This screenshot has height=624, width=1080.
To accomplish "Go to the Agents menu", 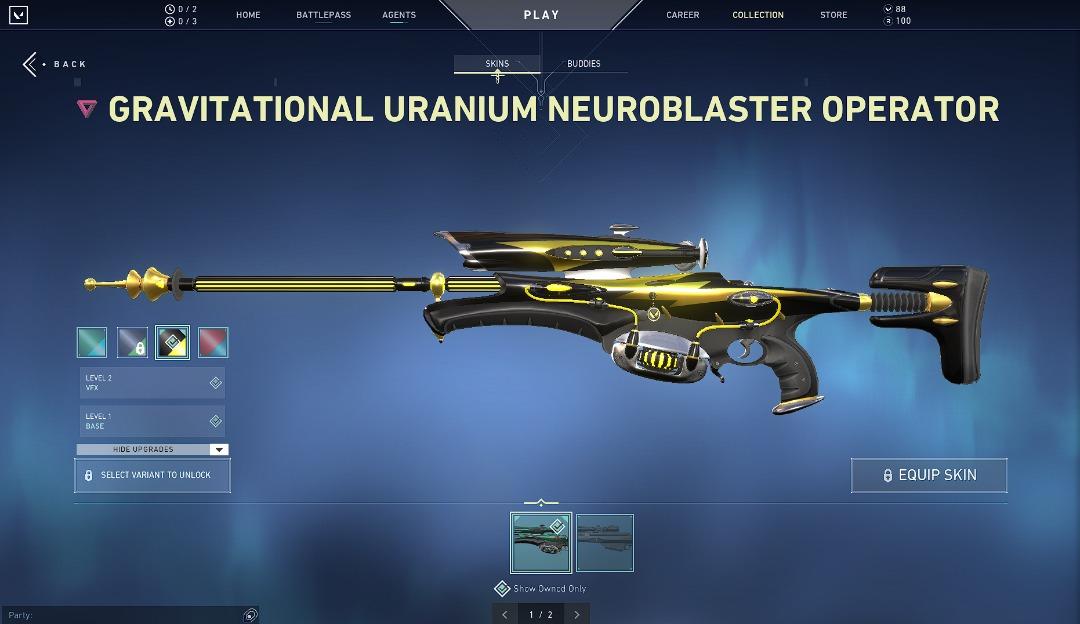I will coord(399,15).
